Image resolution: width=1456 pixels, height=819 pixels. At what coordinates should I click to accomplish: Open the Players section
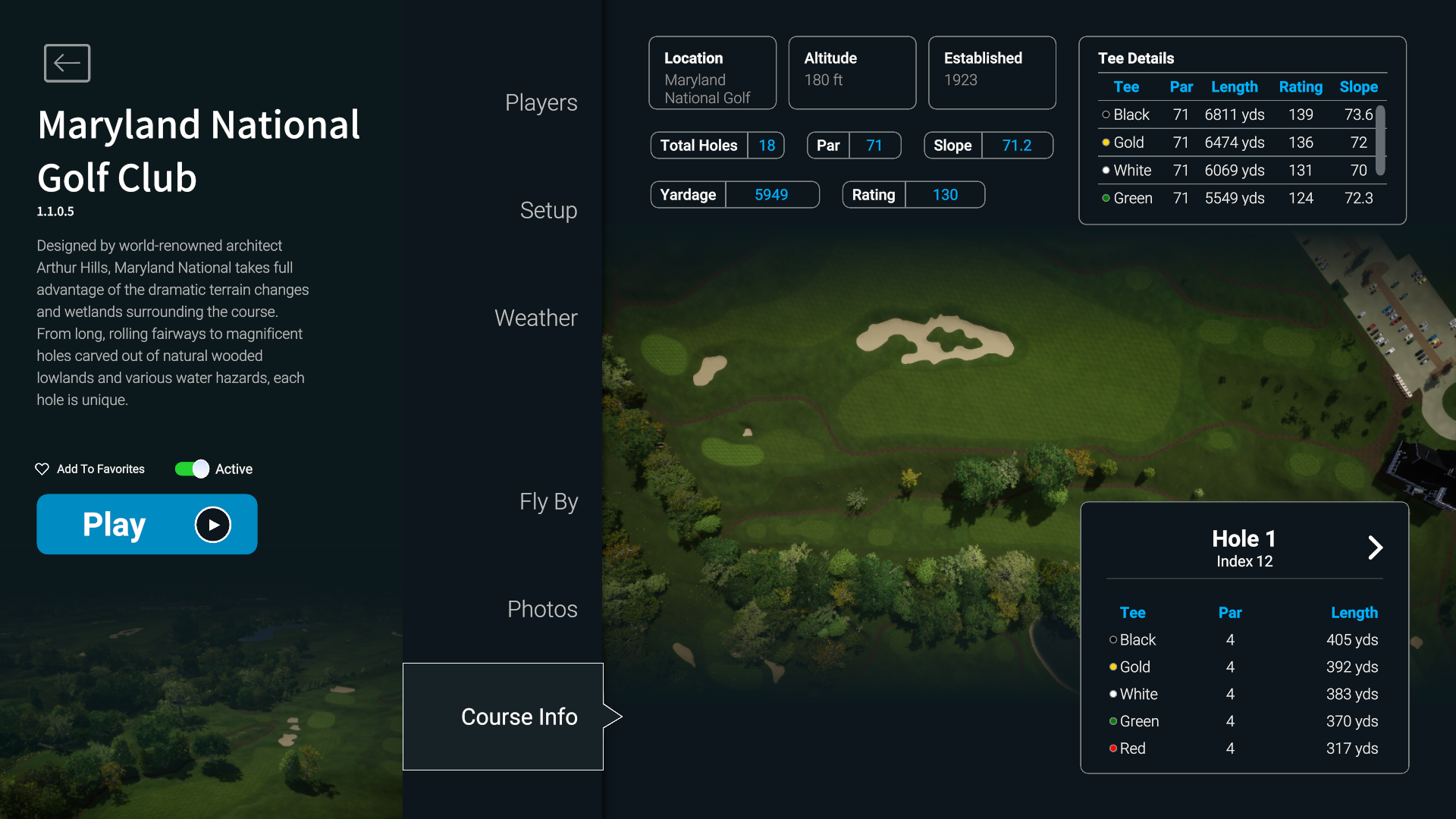pos(541,103)
